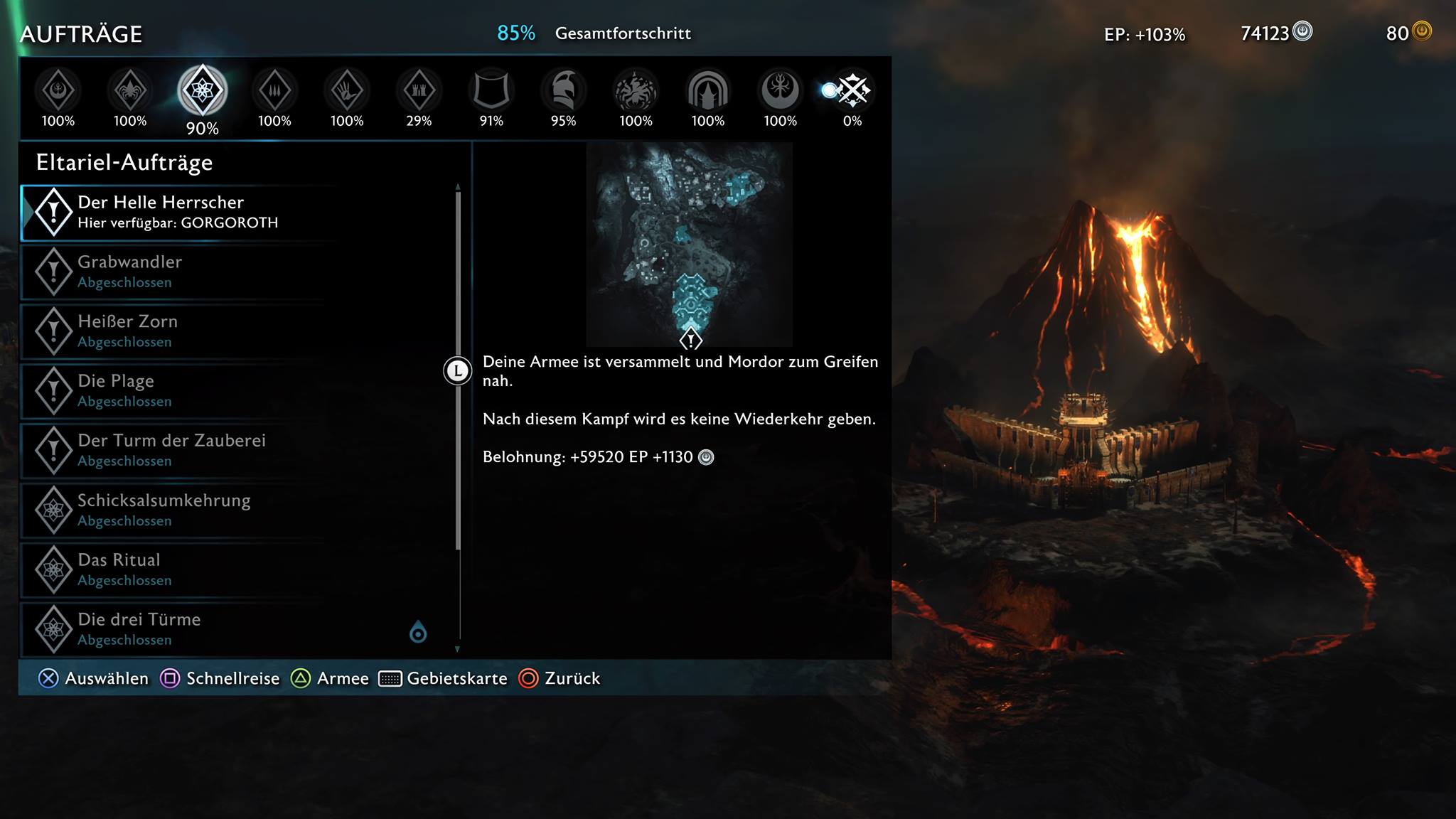Open the white tree and crescent tab
Screen dimensions: 1456x819
780,91
